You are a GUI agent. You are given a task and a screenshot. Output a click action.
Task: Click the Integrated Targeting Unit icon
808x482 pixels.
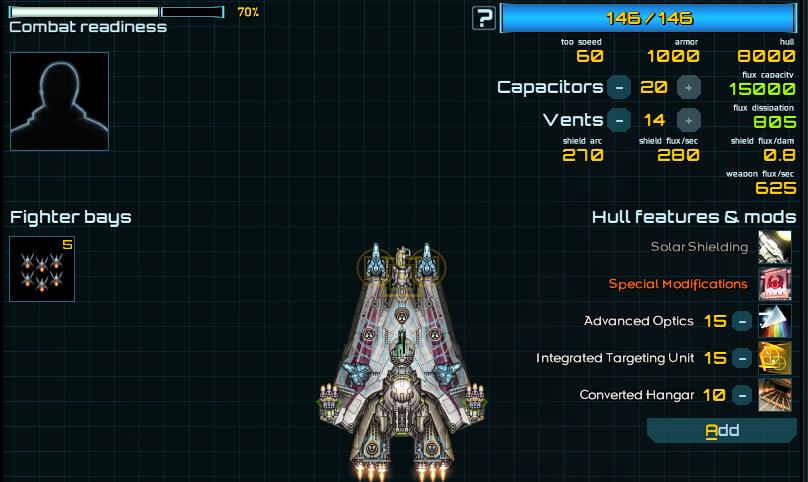click(775, 358)
